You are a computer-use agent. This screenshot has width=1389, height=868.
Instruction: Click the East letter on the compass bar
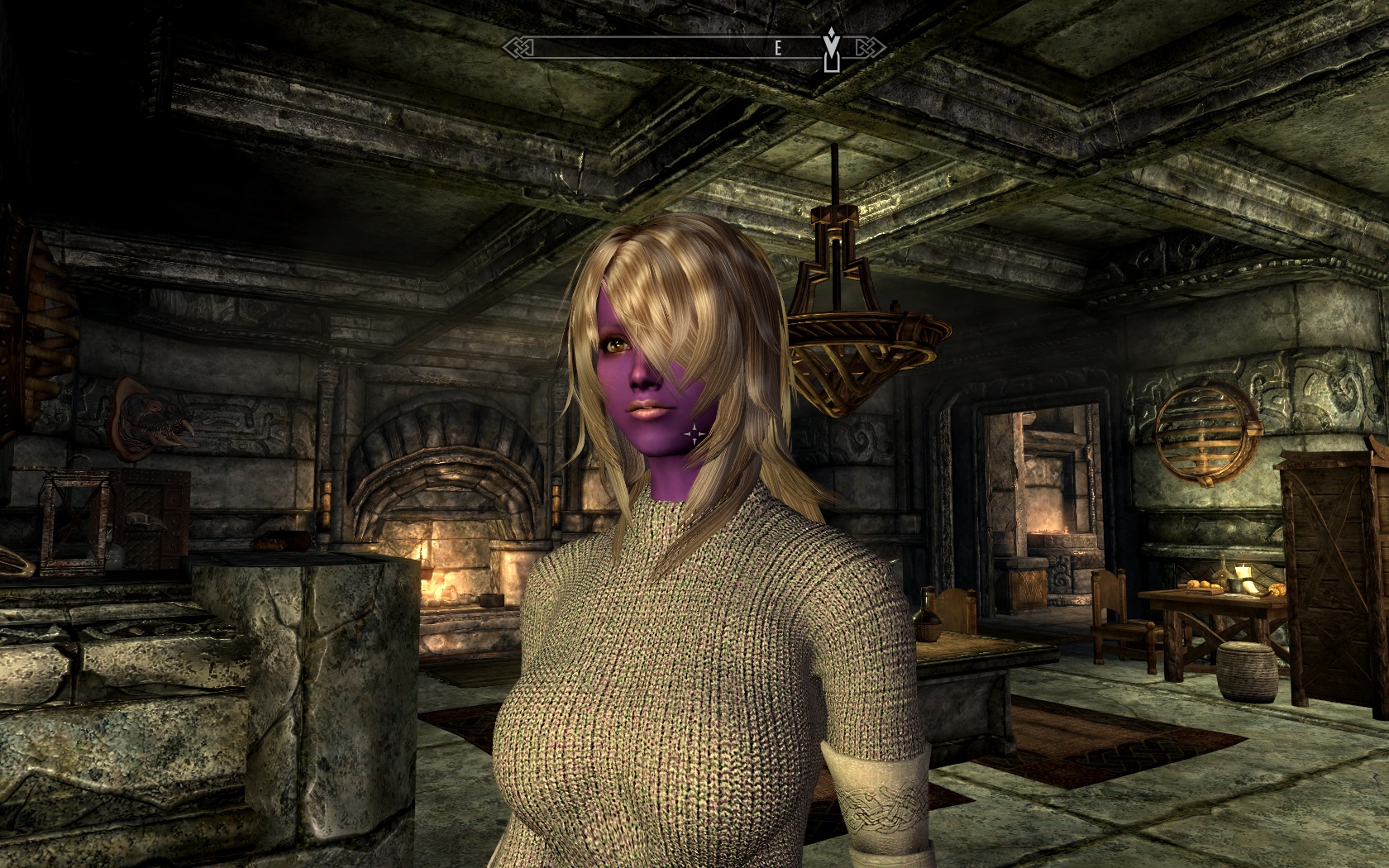pos(777,49)
